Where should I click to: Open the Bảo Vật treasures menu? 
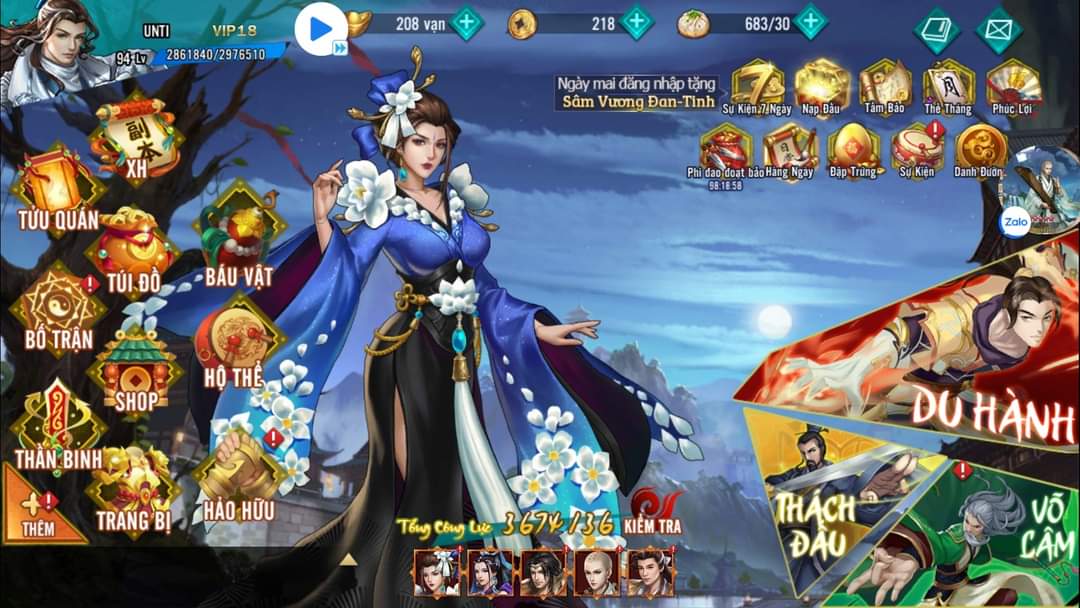click(x=237, y=240)
